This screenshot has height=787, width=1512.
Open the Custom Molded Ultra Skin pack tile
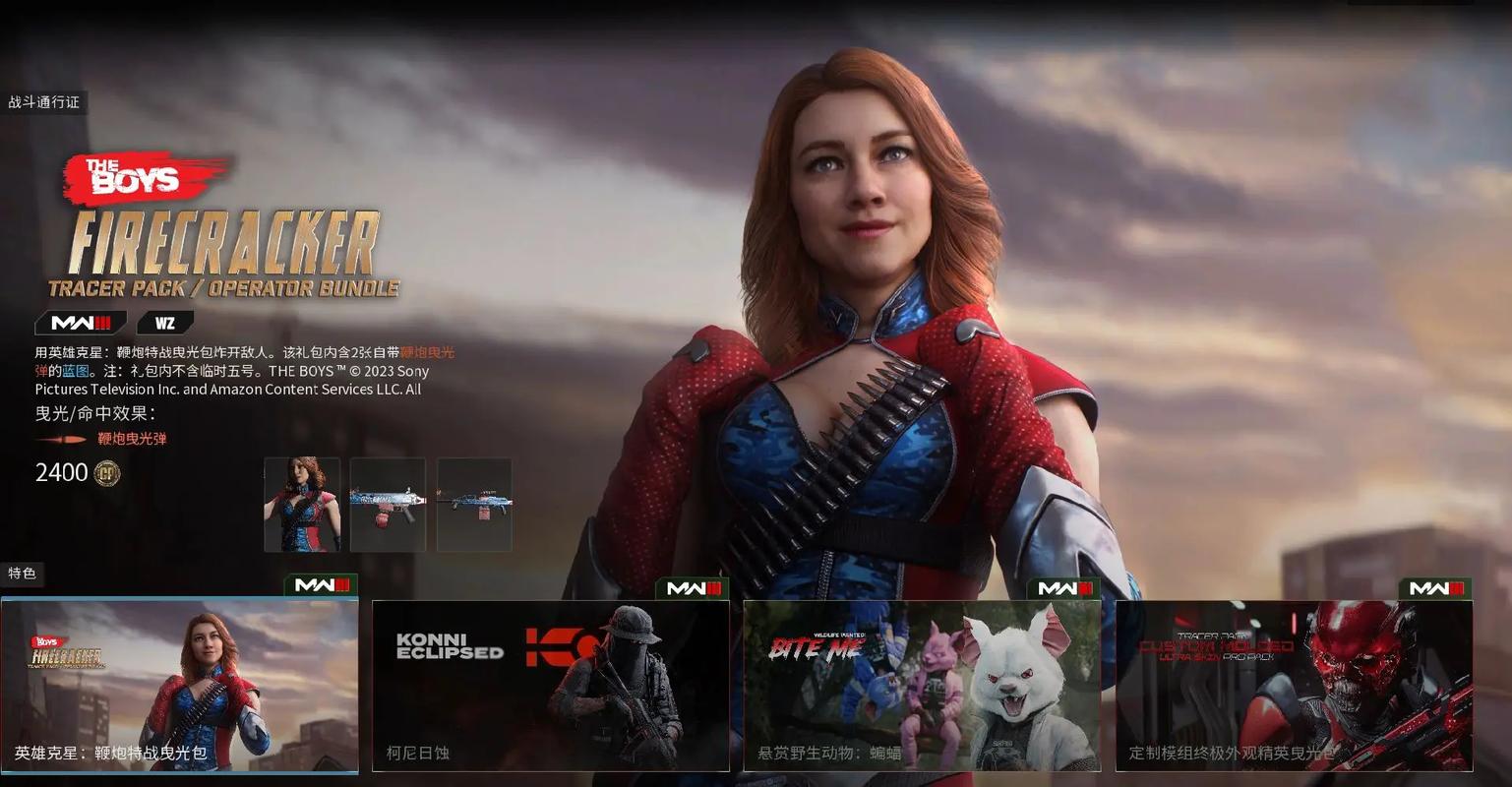pos(1294,686)
